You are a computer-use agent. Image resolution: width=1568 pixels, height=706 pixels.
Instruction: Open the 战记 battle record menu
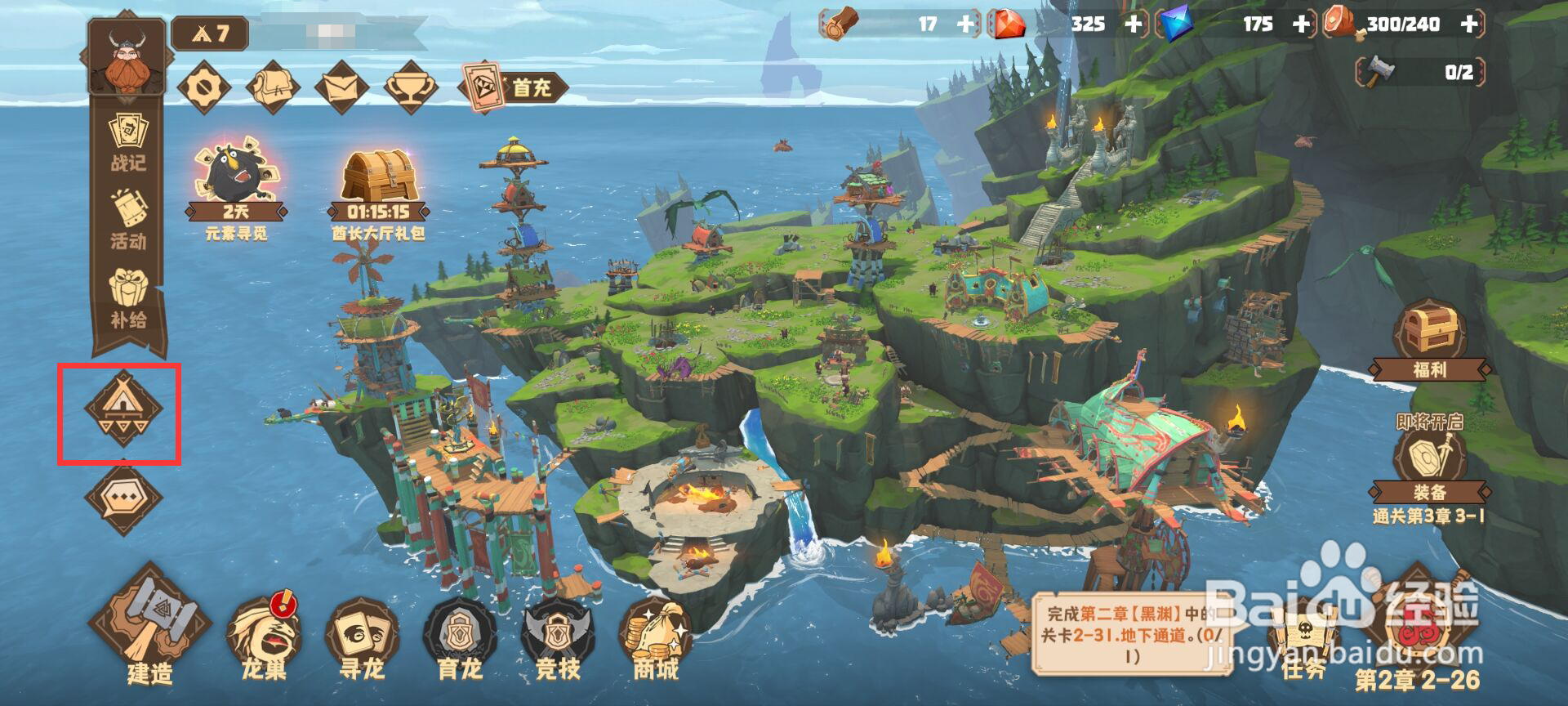pyautogui.click(x=128, y=142)
